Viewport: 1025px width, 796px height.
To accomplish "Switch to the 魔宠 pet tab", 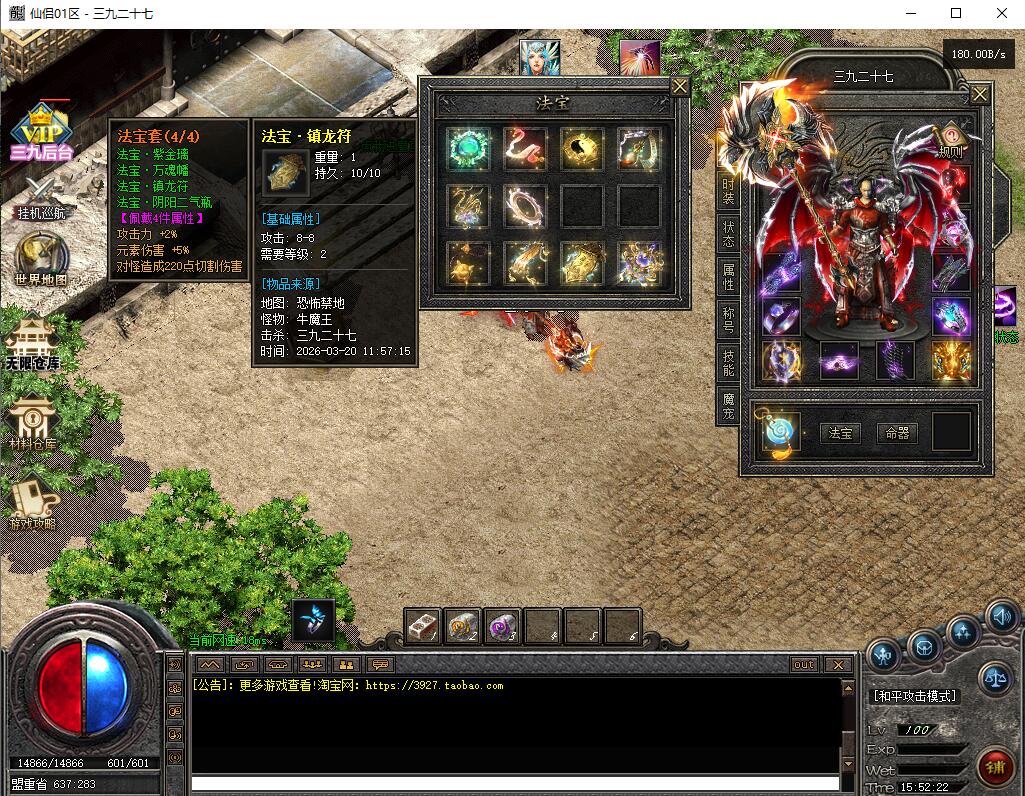I will pos(728,406).
